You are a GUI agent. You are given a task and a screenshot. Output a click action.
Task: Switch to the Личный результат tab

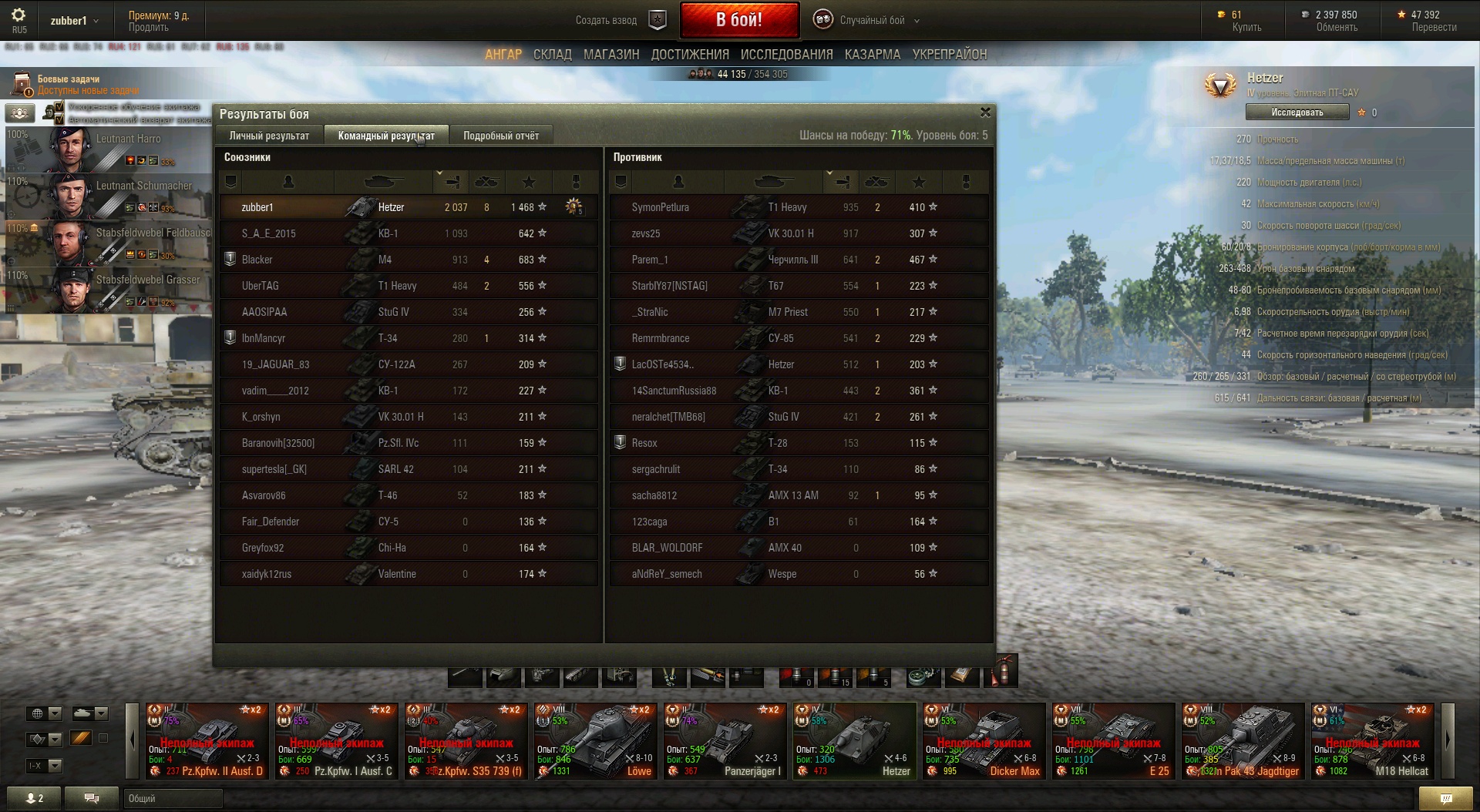[269, 136]
